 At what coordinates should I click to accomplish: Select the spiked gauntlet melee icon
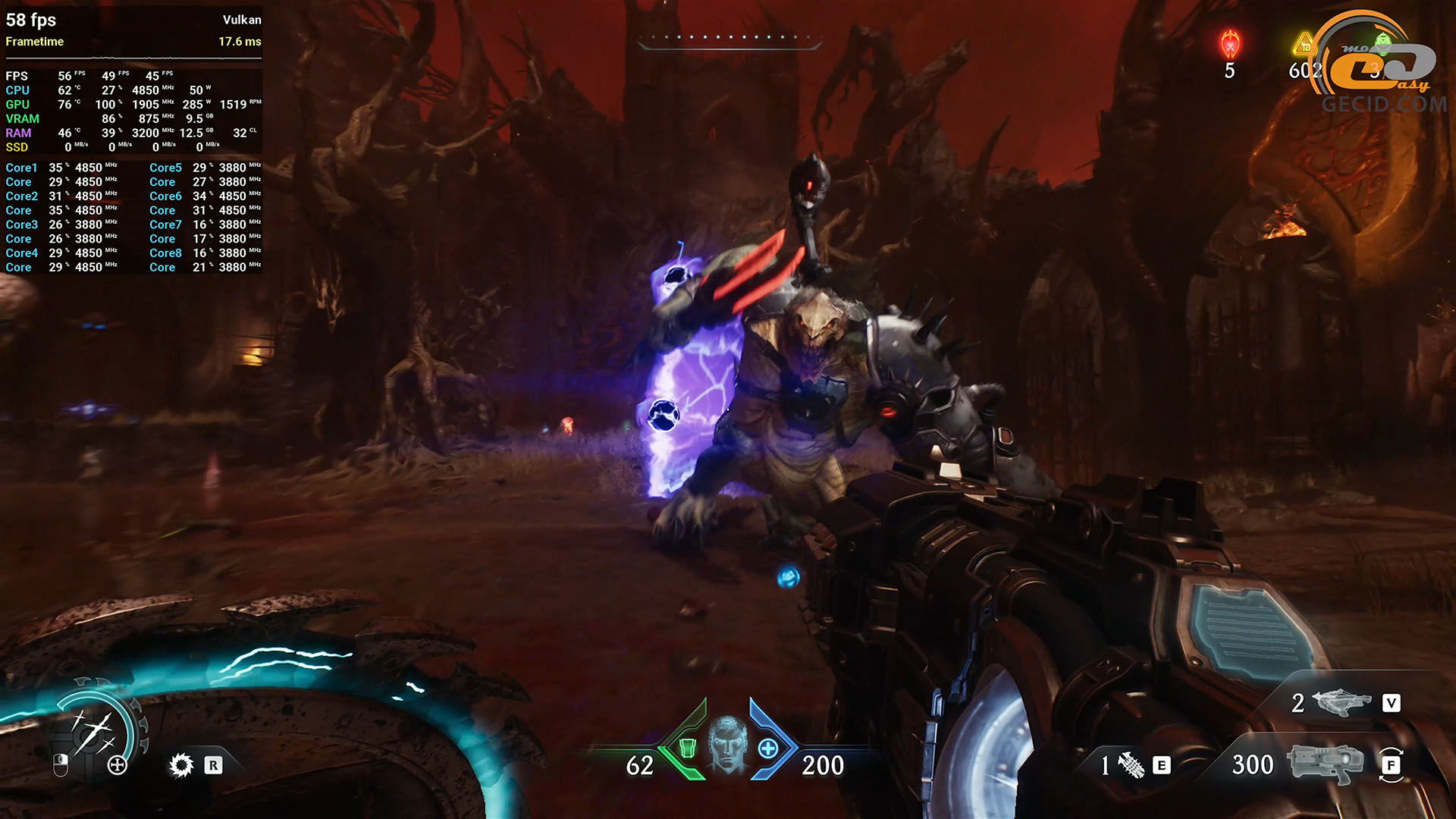1131,765
